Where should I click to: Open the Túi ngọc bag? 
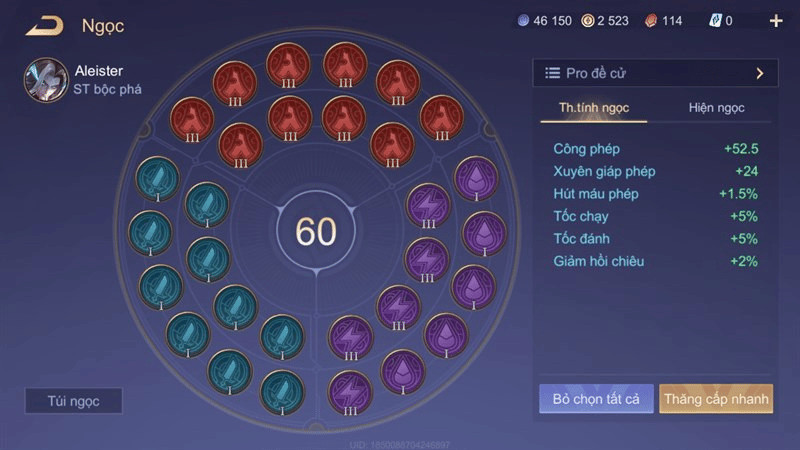coord(74,401)
